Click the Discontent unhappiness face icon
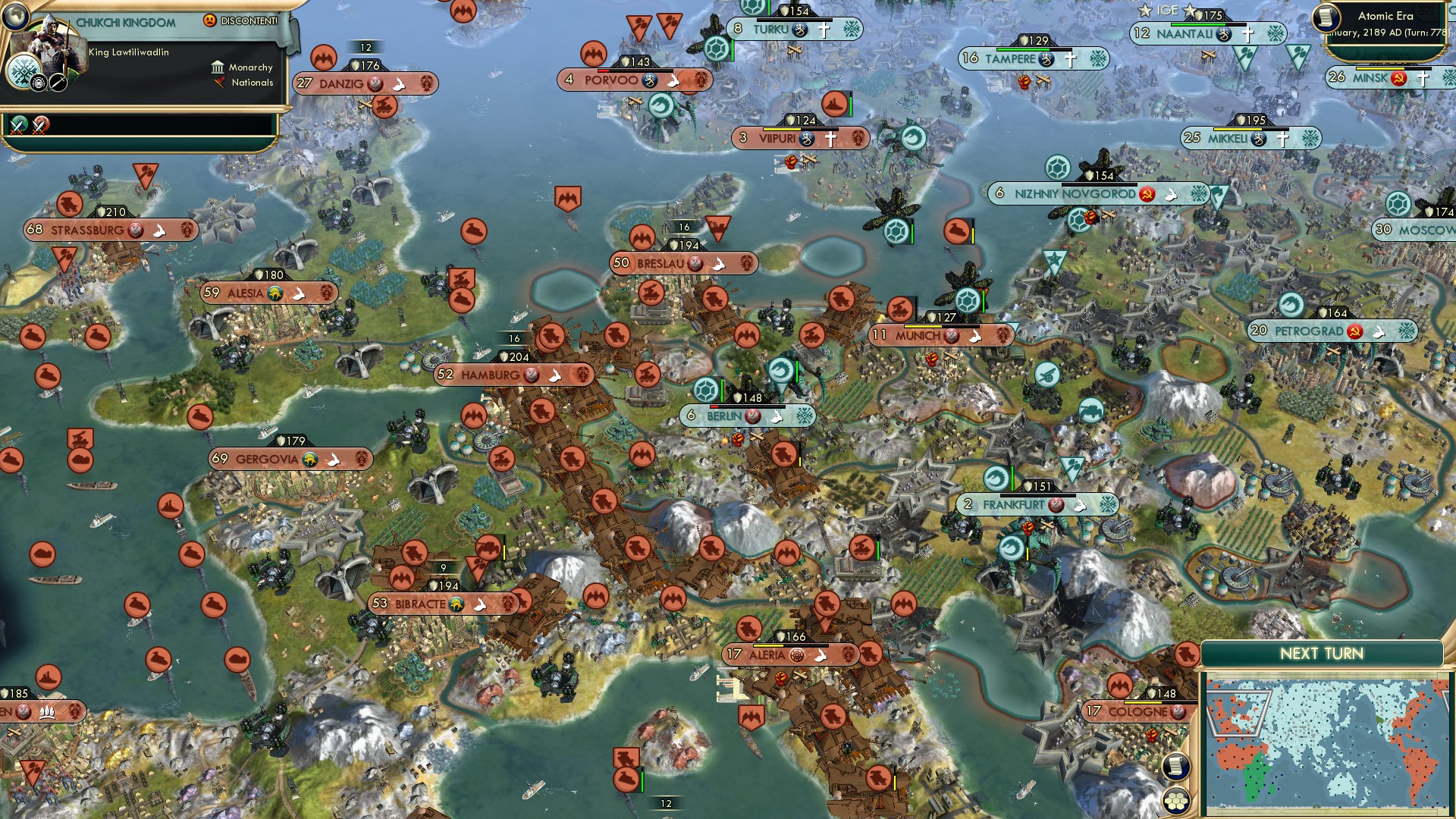 click(210, 20)
